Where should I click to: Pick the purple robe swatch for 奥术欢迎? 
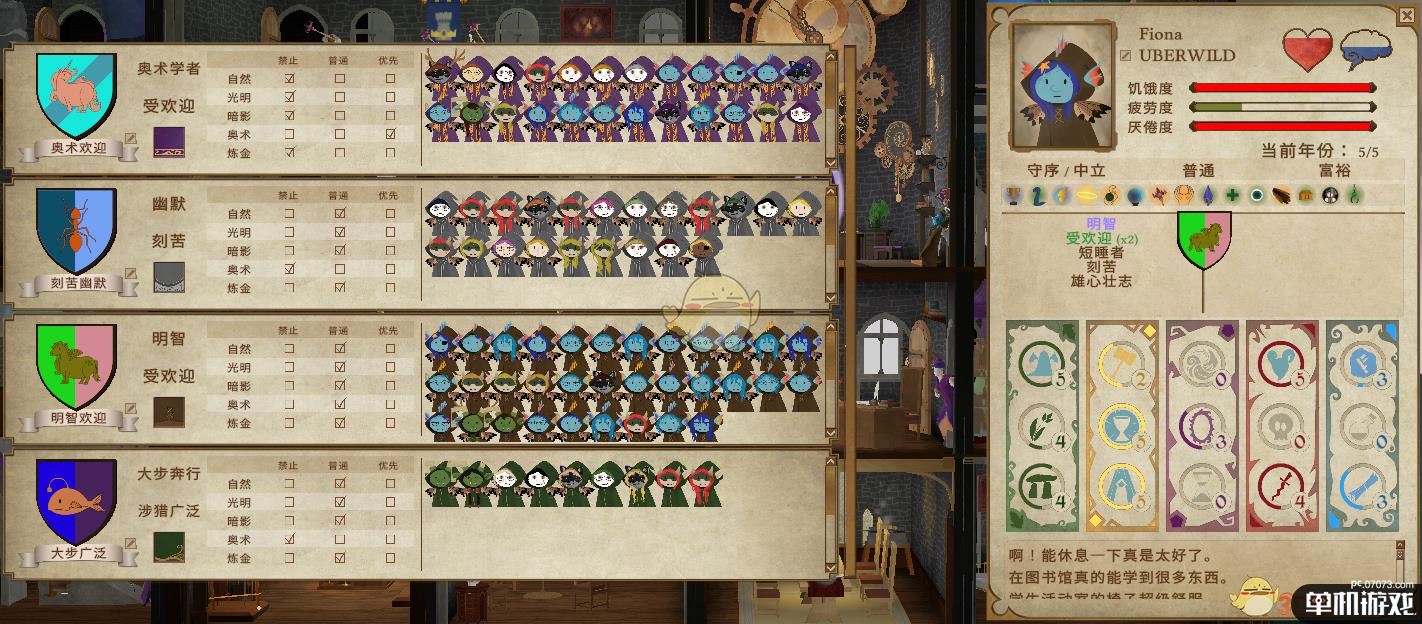(168, 142)
